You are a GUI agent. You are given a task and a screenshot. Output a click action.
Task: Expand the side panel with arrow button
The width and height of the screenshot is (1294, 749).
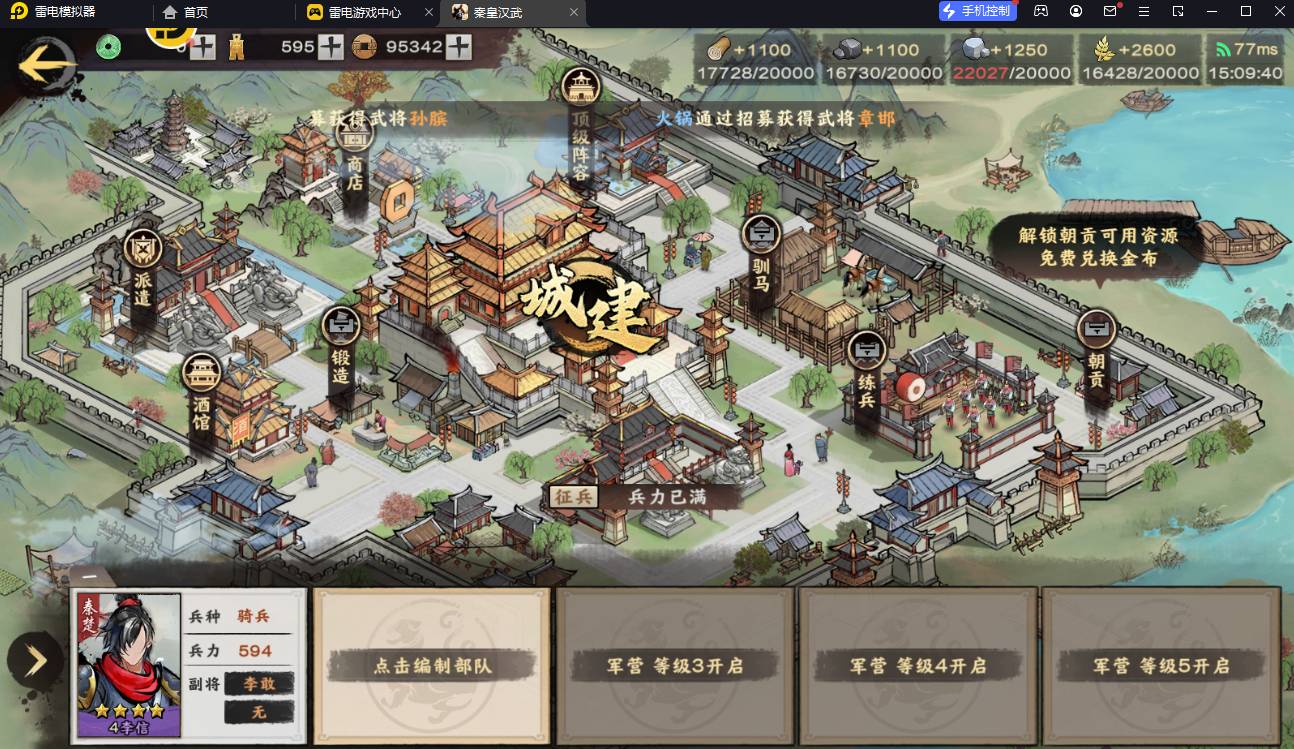coord(35,660)
